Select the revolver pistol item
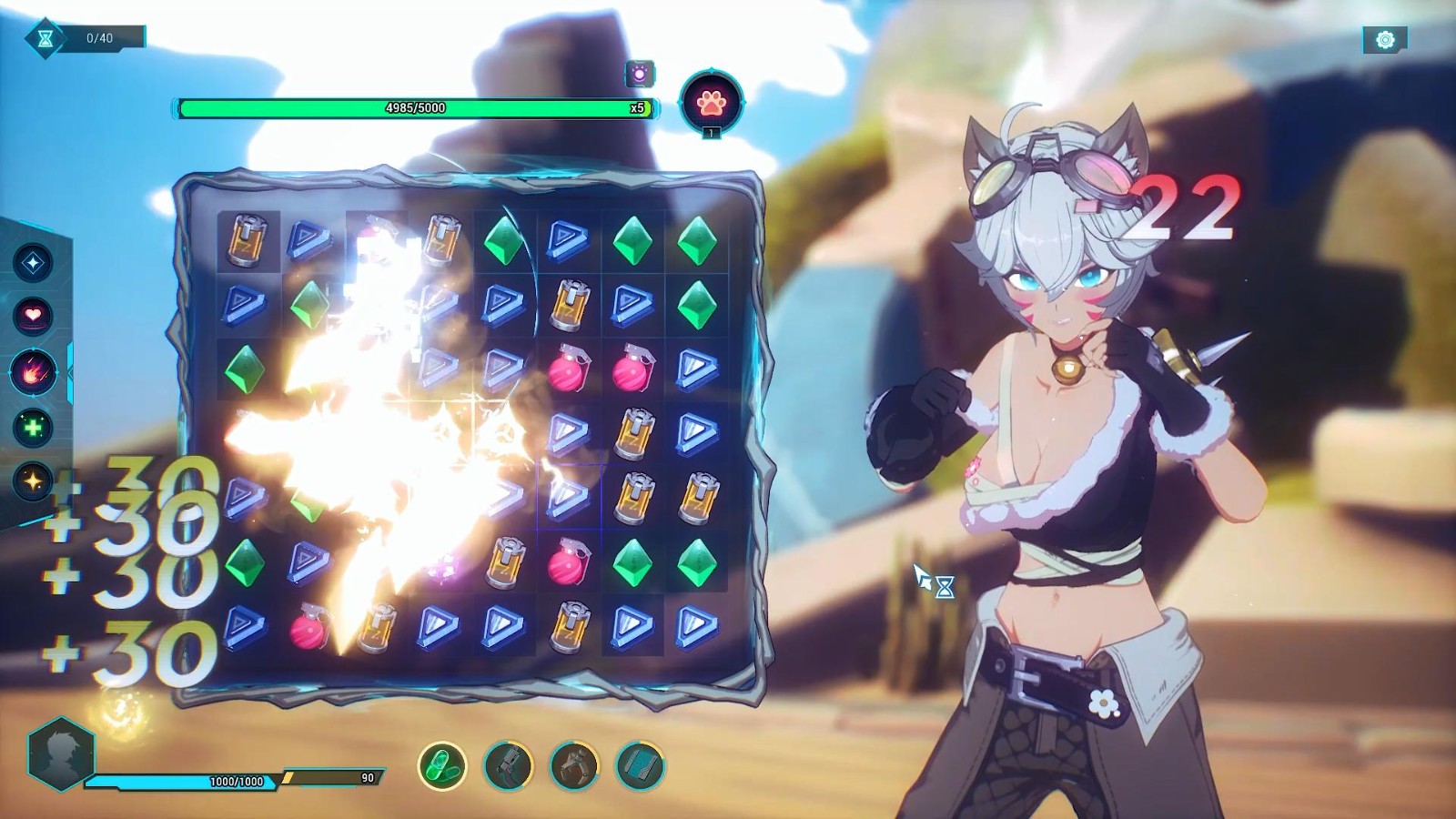The image size is (1456, 819). (x=508, y=765)
